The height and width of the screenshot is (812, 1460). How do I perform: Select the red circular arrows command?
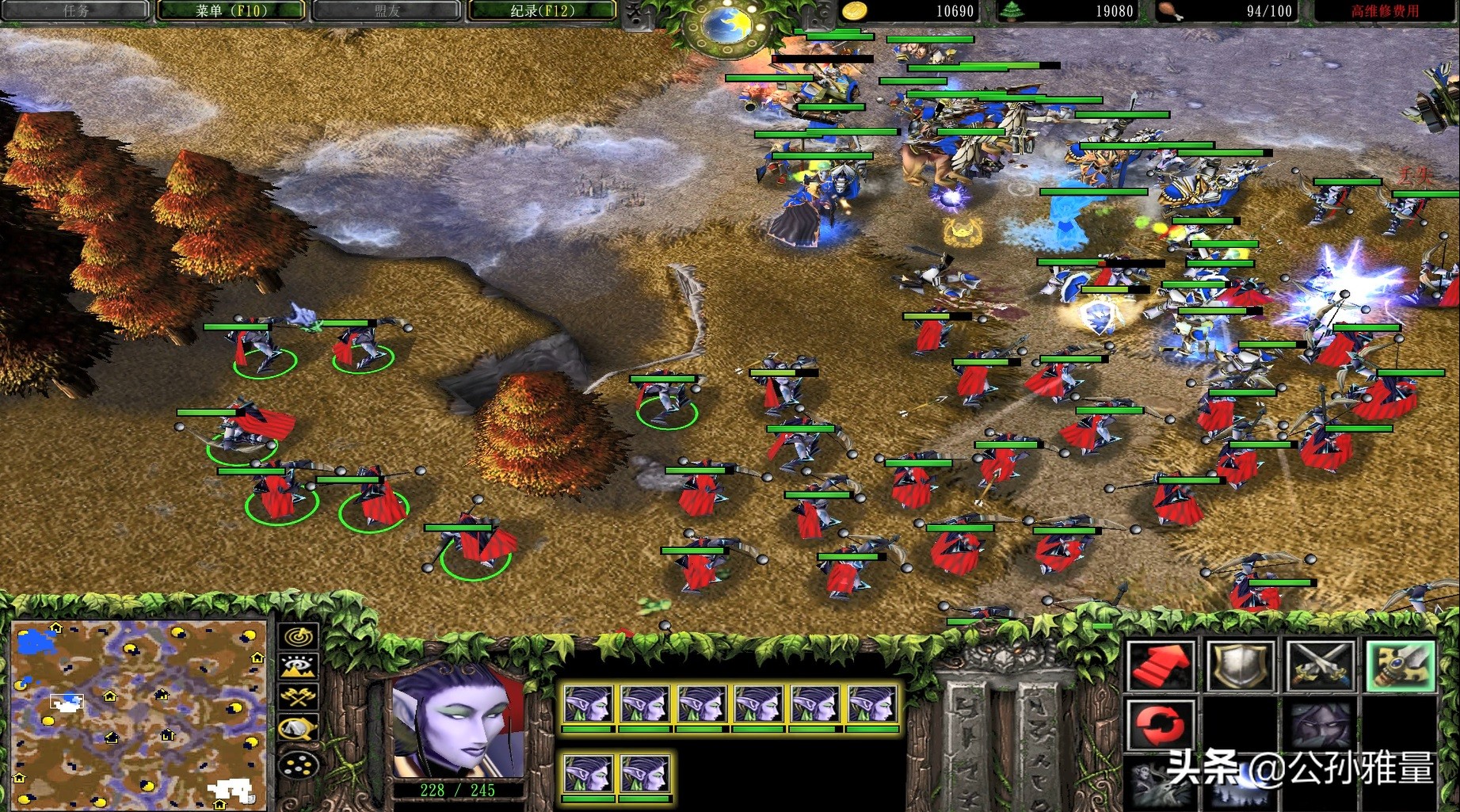pyautogui.click(x=1161, y=724)
